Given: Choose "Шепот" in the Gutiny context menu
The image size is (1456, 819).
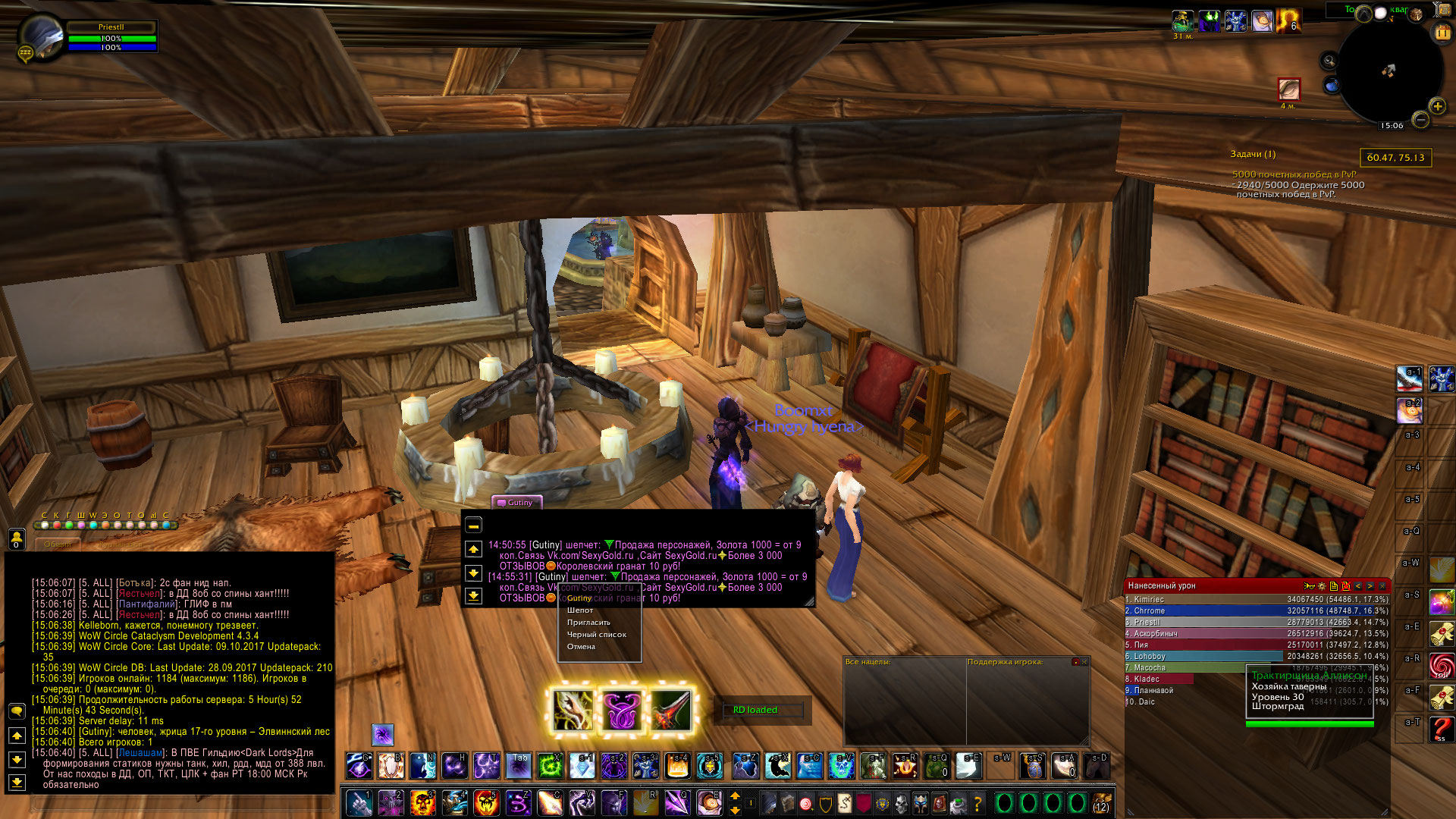Looking at the screenshot, I should pos(580,610).
